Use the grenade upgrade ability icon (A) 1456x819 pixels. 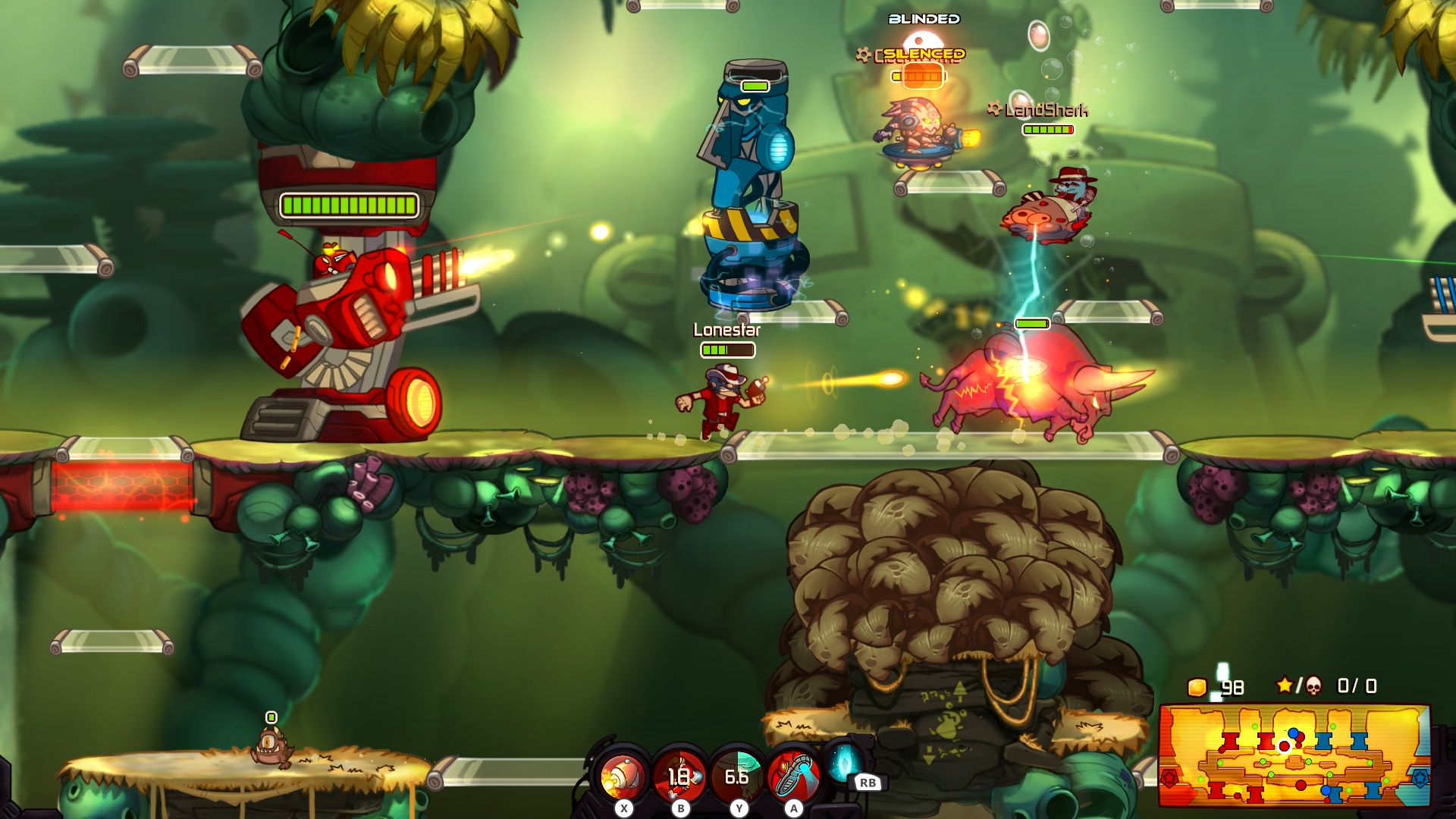tap(793, 772)
